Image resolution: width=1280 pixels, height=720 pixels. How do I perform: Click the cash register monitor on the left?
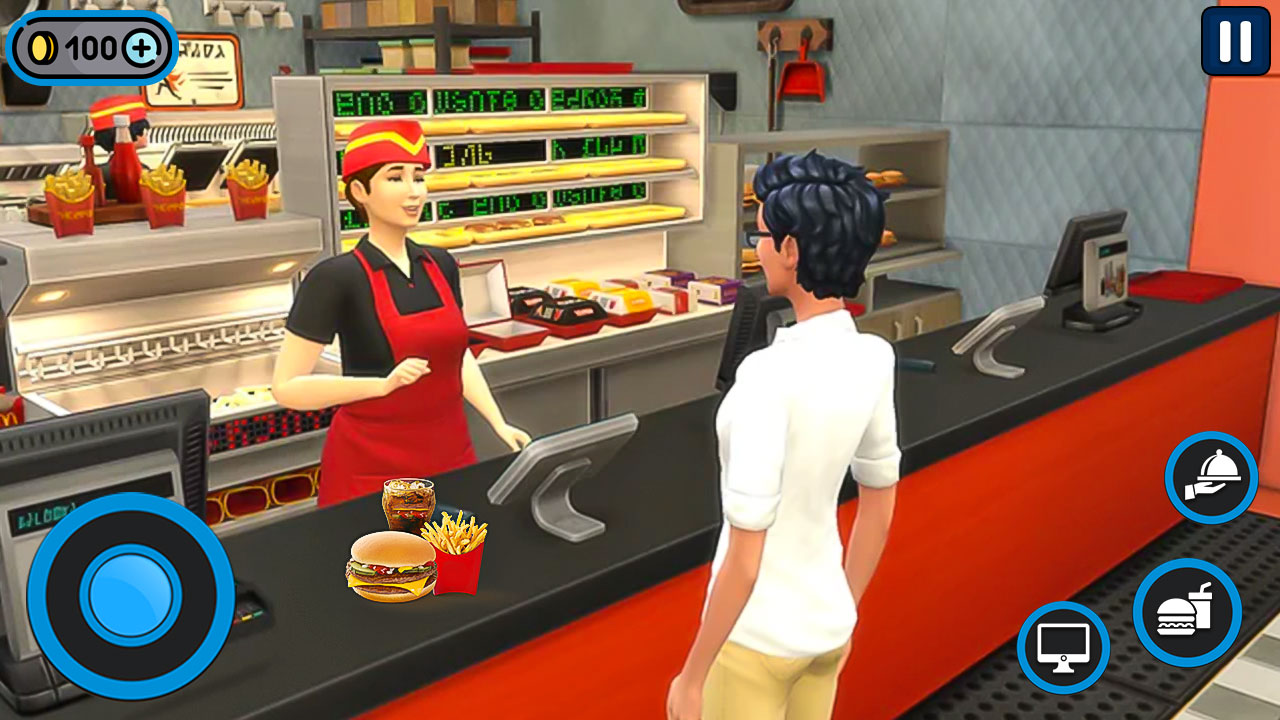point(100,440)
